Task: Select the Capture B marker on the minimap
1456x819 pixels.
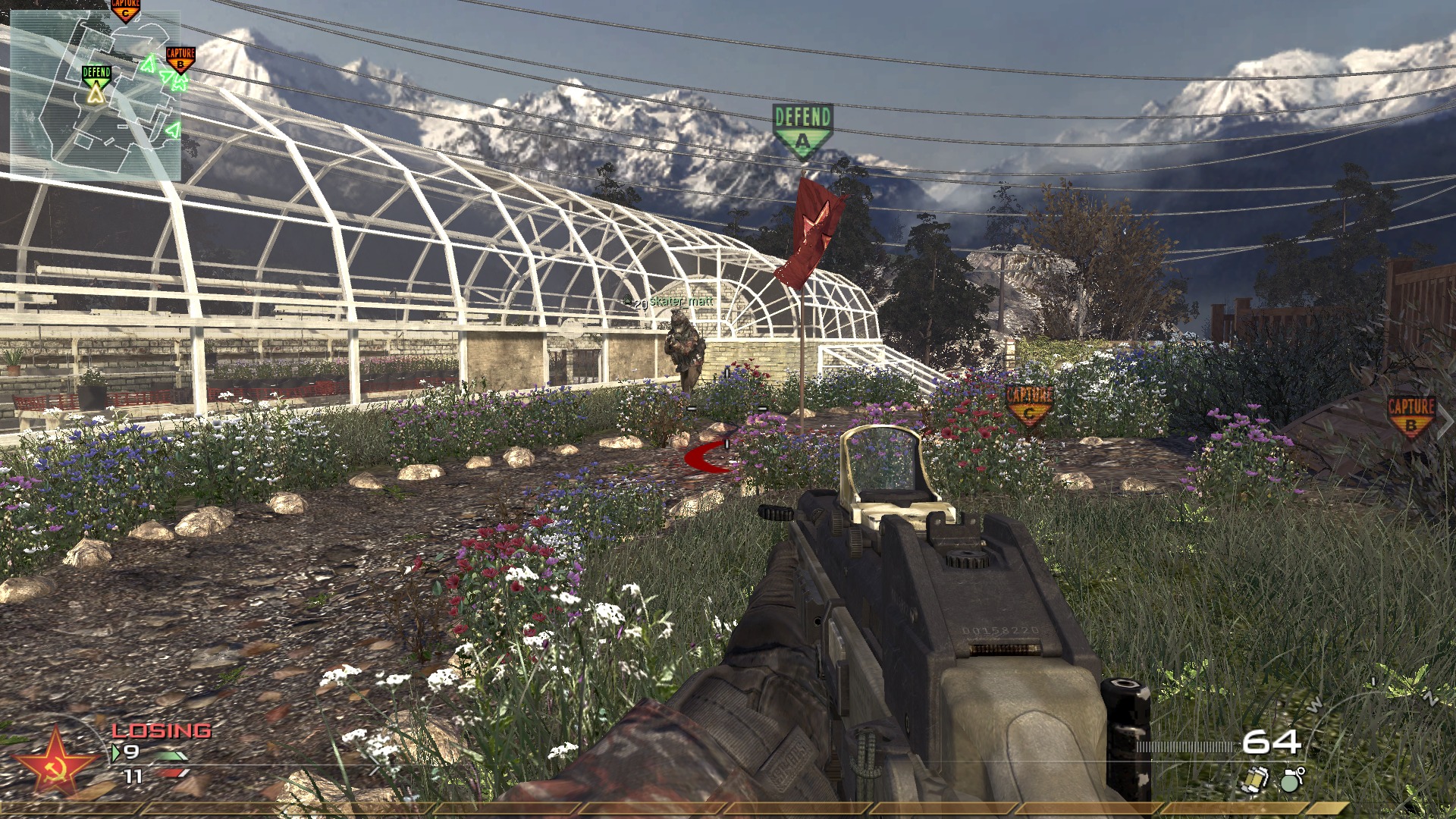Action: pos(180,58)
